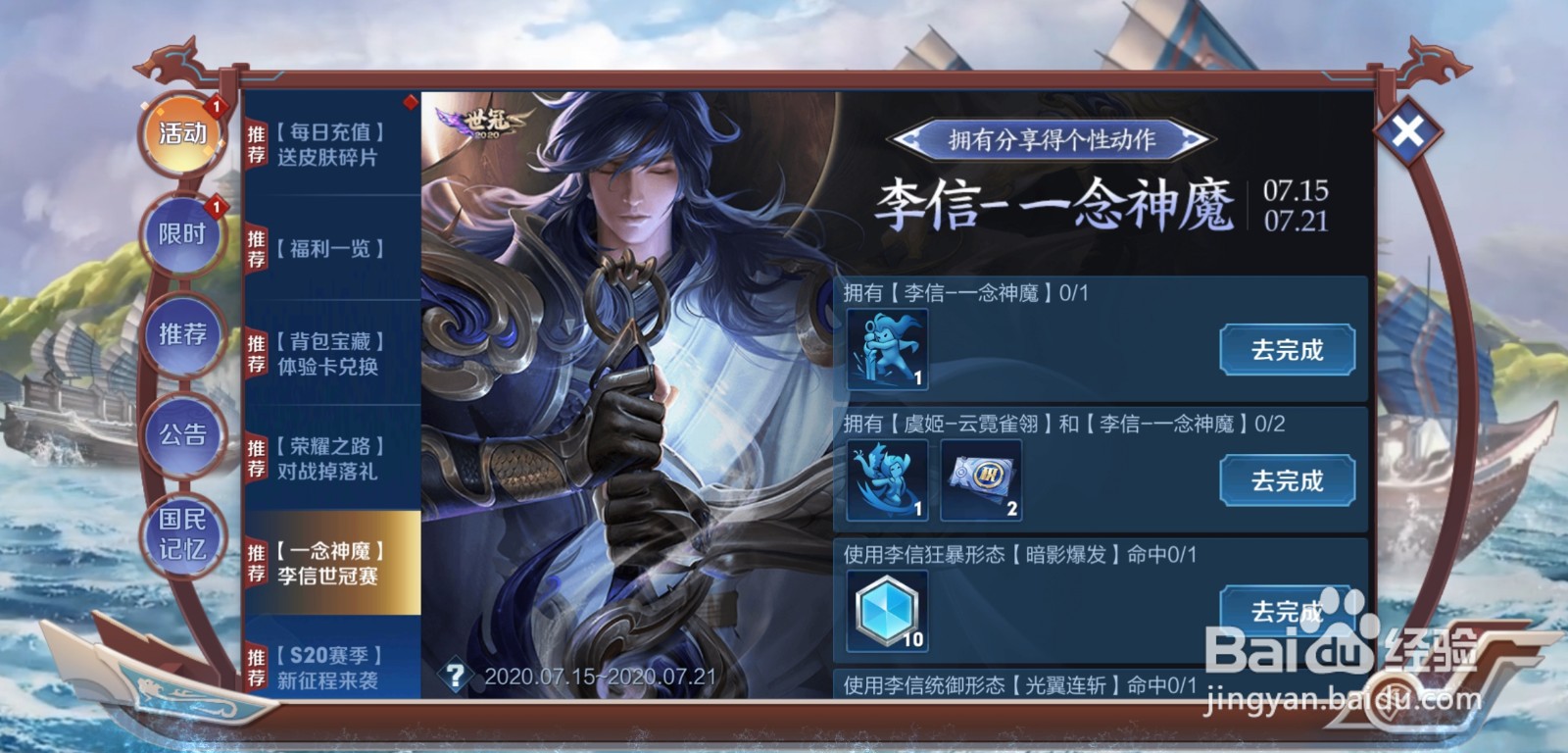Open the 【福利一览】 activity entry
The image size is (1568, 753).
[333, 251]
